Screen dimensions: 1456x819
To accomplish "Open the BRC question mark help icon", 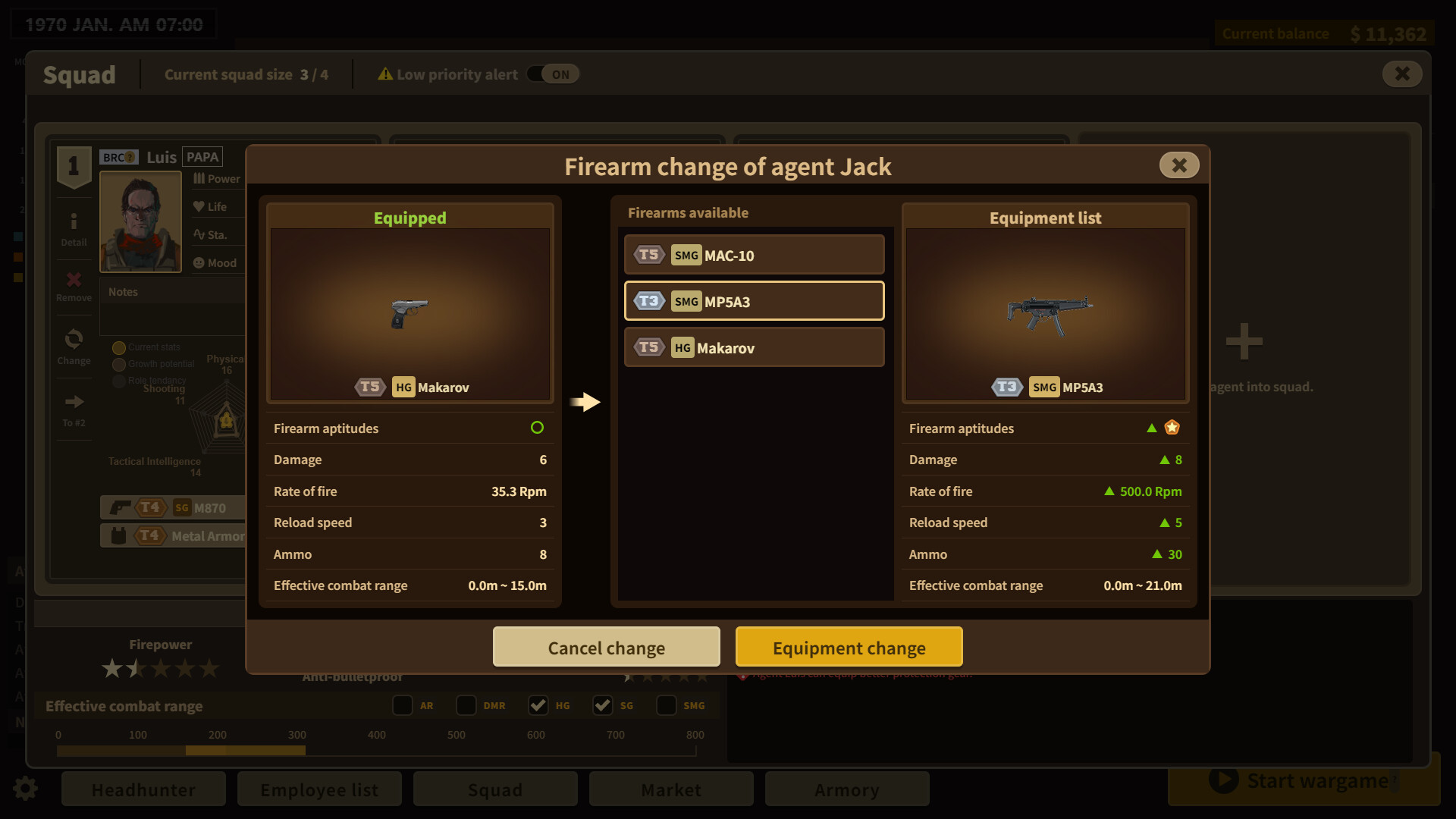I will [x=129, y=156].
